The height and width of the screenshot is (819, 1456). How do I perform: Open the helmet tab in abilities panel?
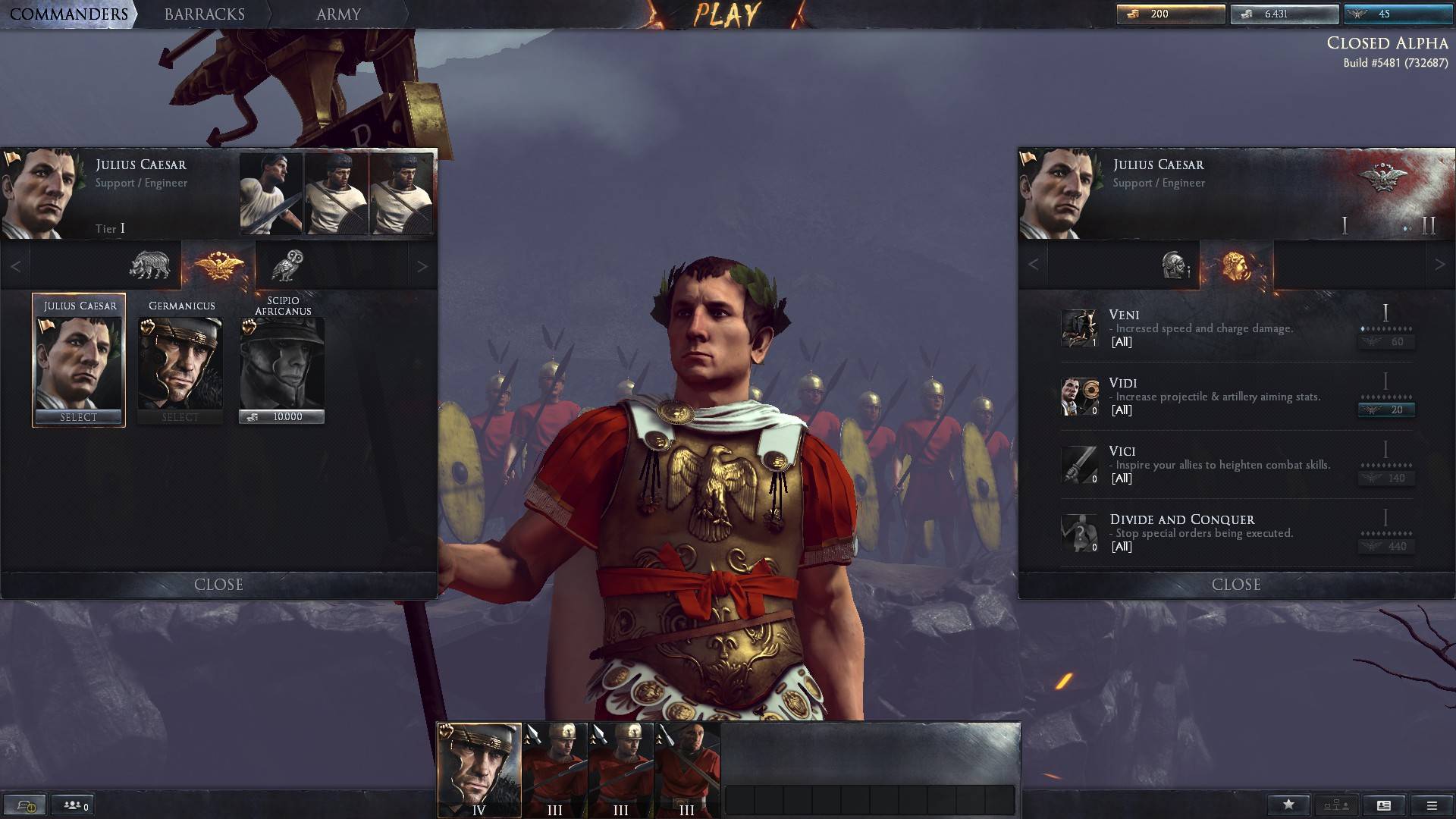click(1174, 265)
